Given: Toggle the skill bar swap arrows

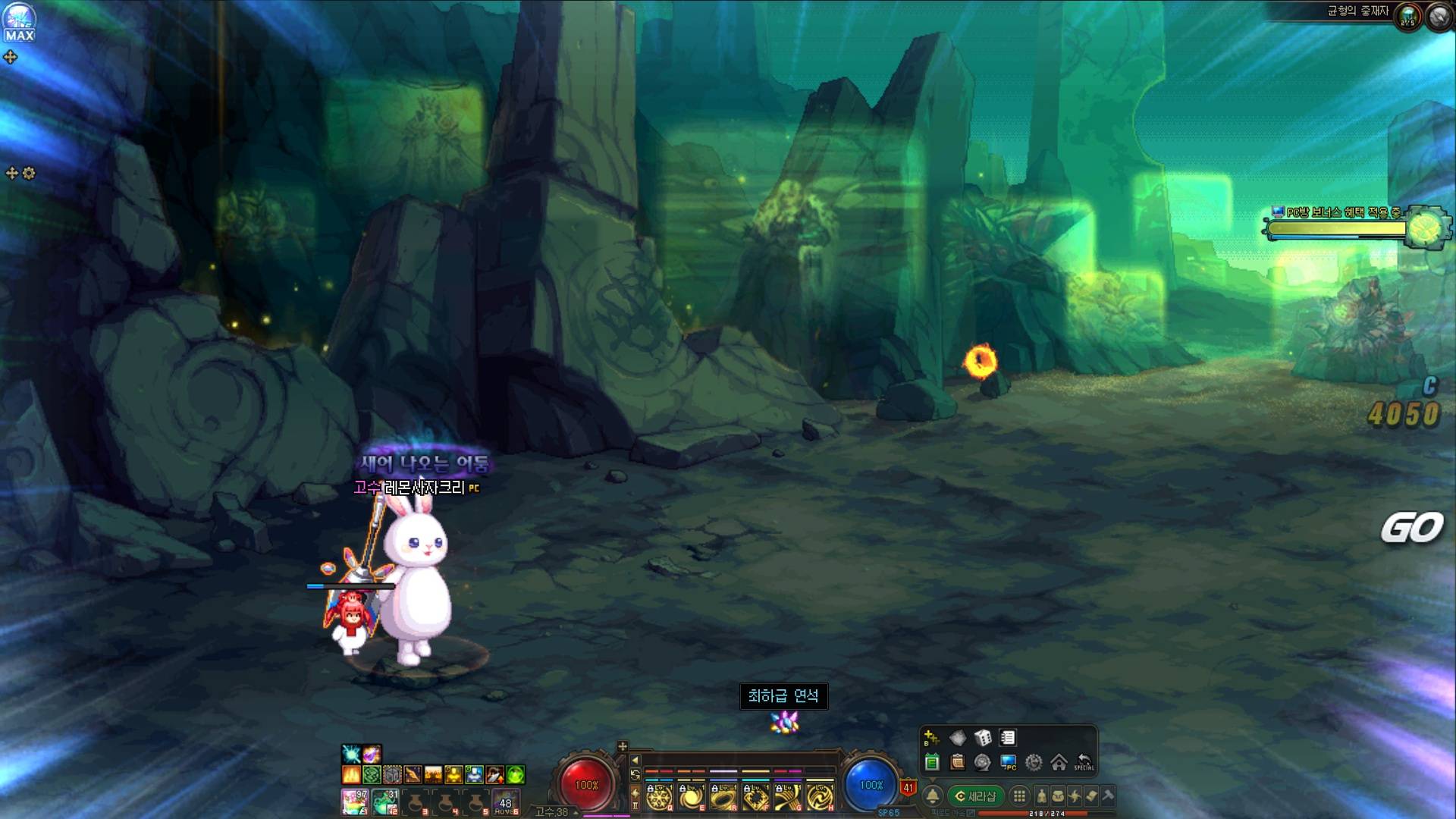Looking at the screenshot, I should [635, 775].
